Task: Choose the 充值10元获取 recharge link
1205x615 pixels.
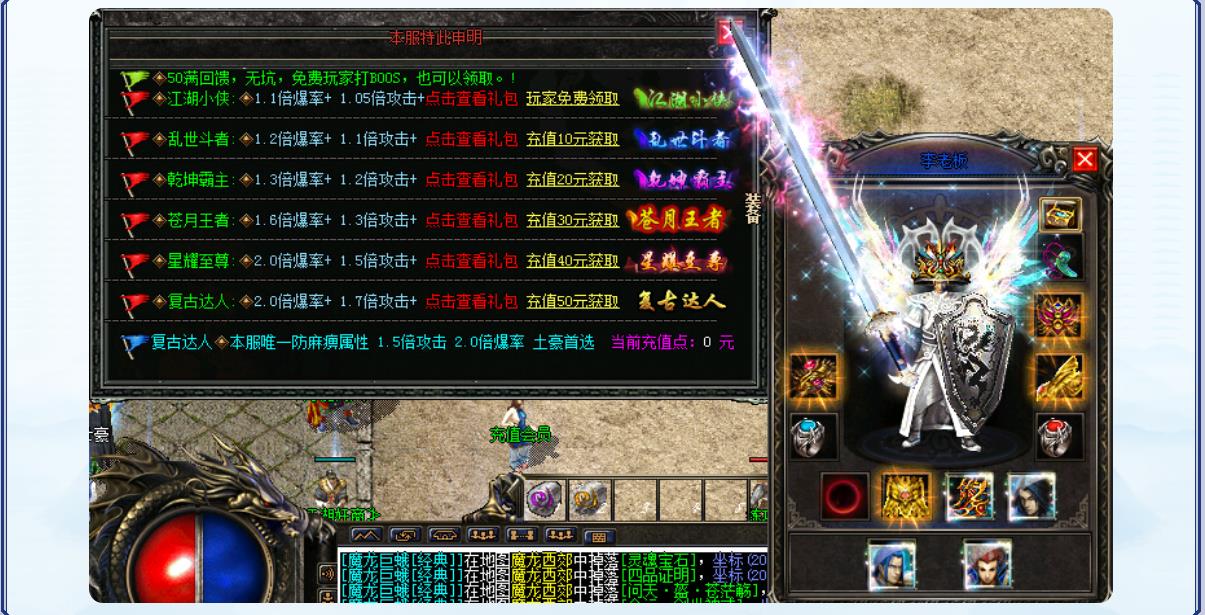Action: pyautogui.click(x=573, y=139)
